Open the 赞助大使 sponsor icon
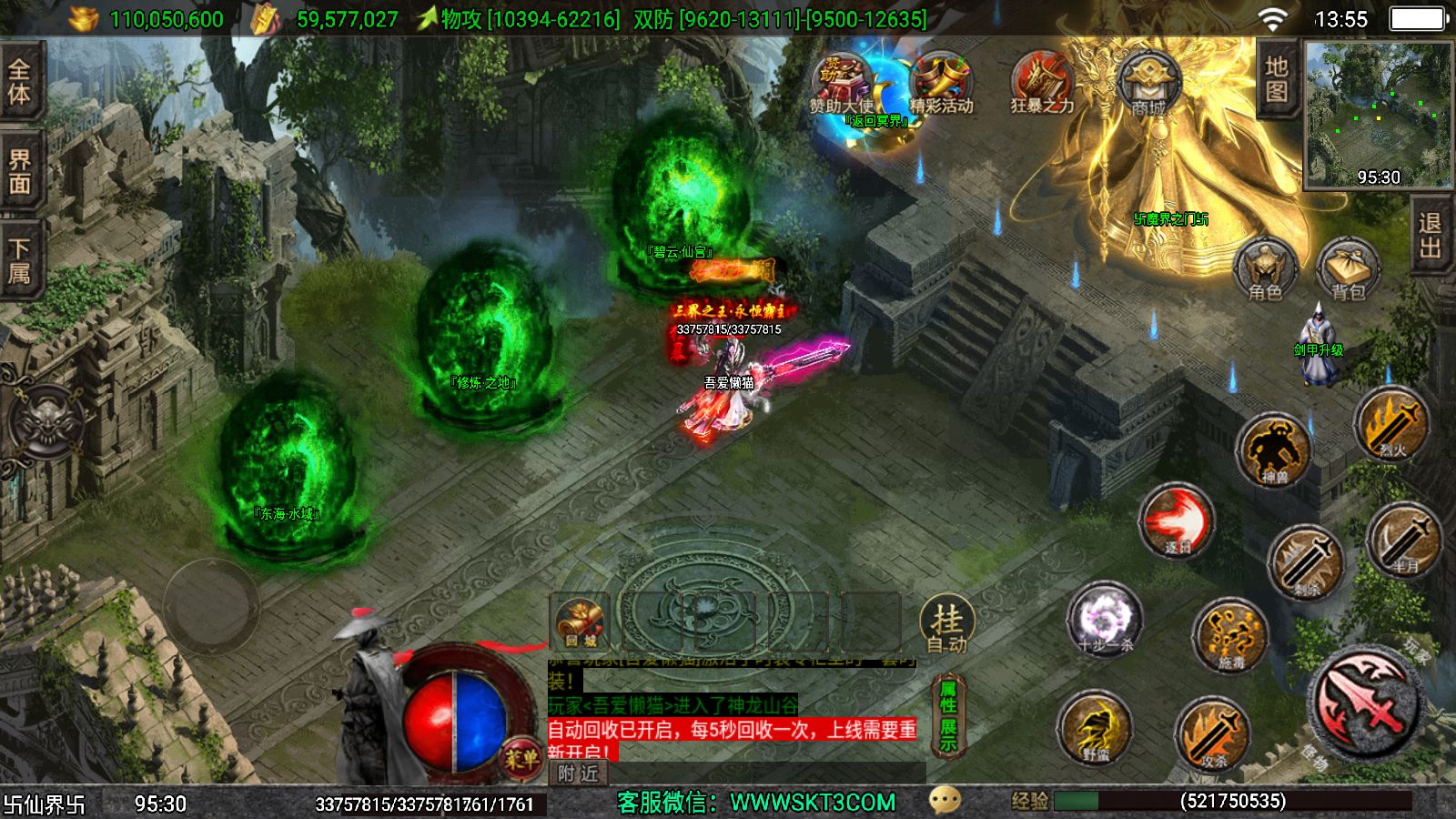The height and width of the screenshot is (819, 1456). pos(841,84)
